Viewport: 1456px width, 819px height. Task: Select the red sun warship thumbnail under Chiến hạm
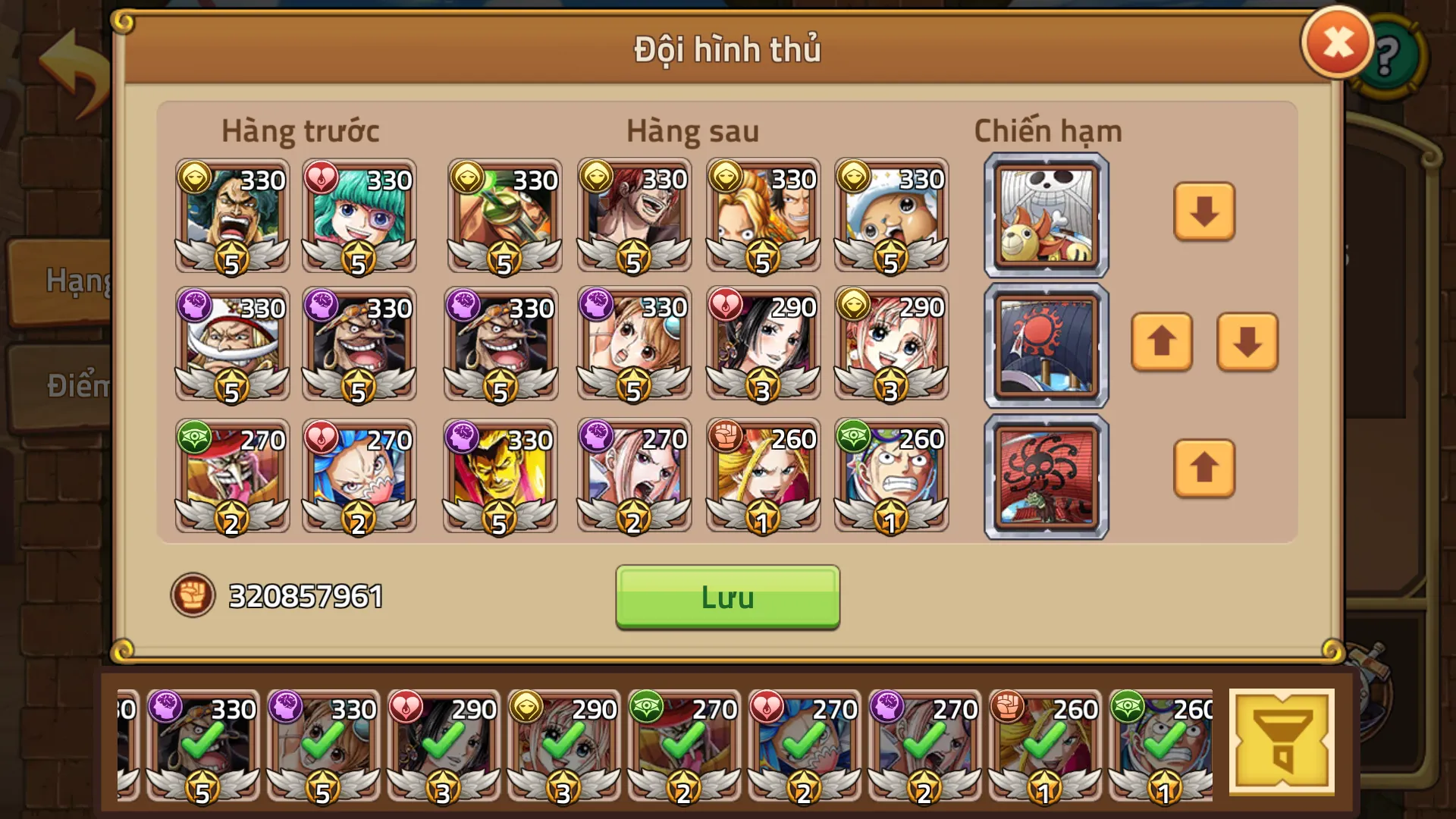(1045, 344)
